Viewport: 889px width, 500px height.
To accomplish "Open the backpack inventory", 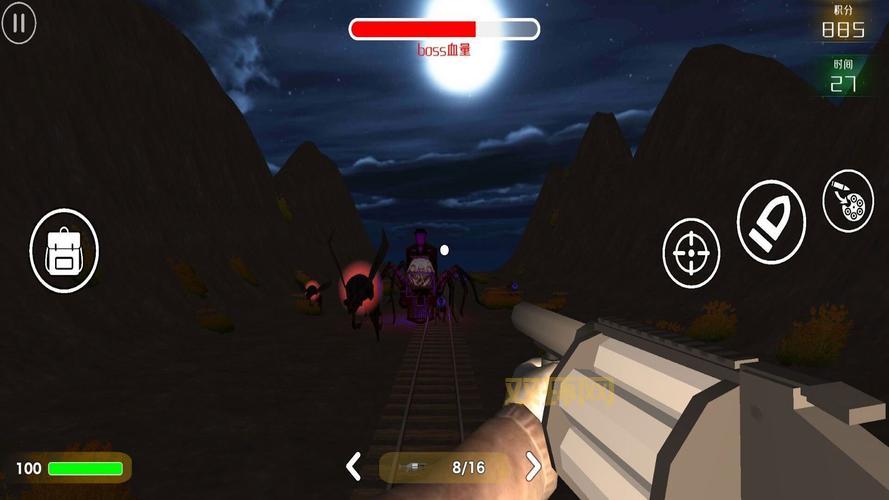I will point(64,249).
